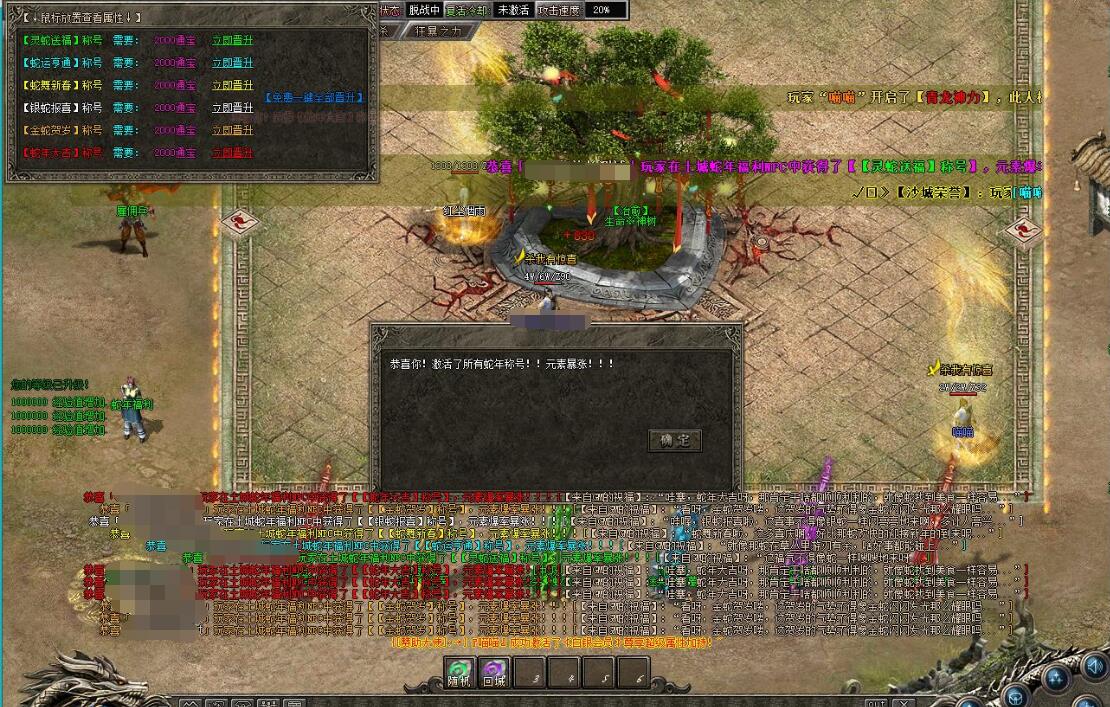Image resolution: width=1110 pixels, height=707 pixels.
Task: Open the 狂暴之力 button at the top
Action: pos(438,31)
